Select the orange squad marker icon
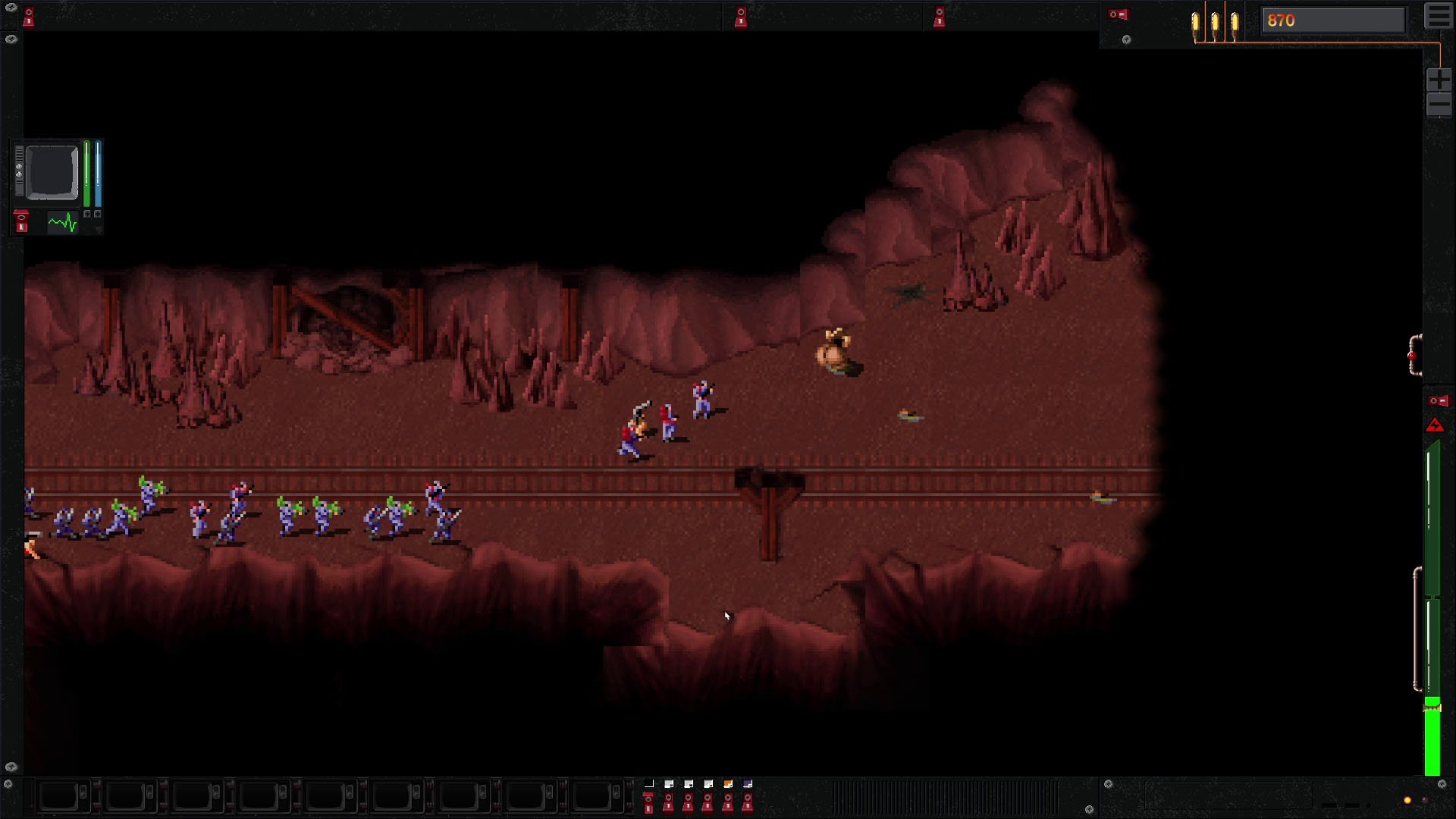Viewport: 1456px width, 819px height. (x=728, y=784)
